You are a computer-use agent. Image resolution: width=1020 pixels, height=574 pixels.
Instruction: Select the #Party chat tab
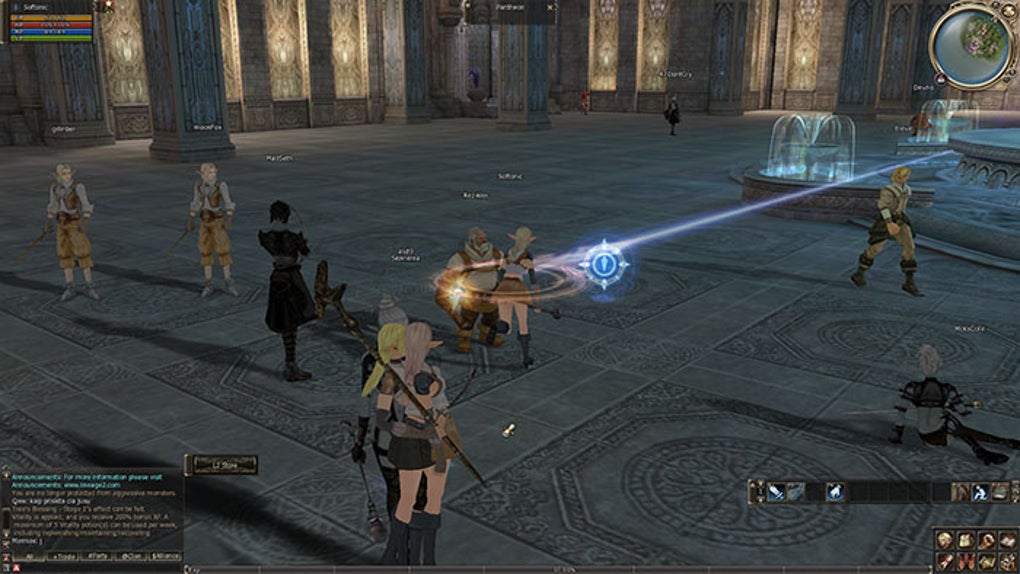(97, 557)
